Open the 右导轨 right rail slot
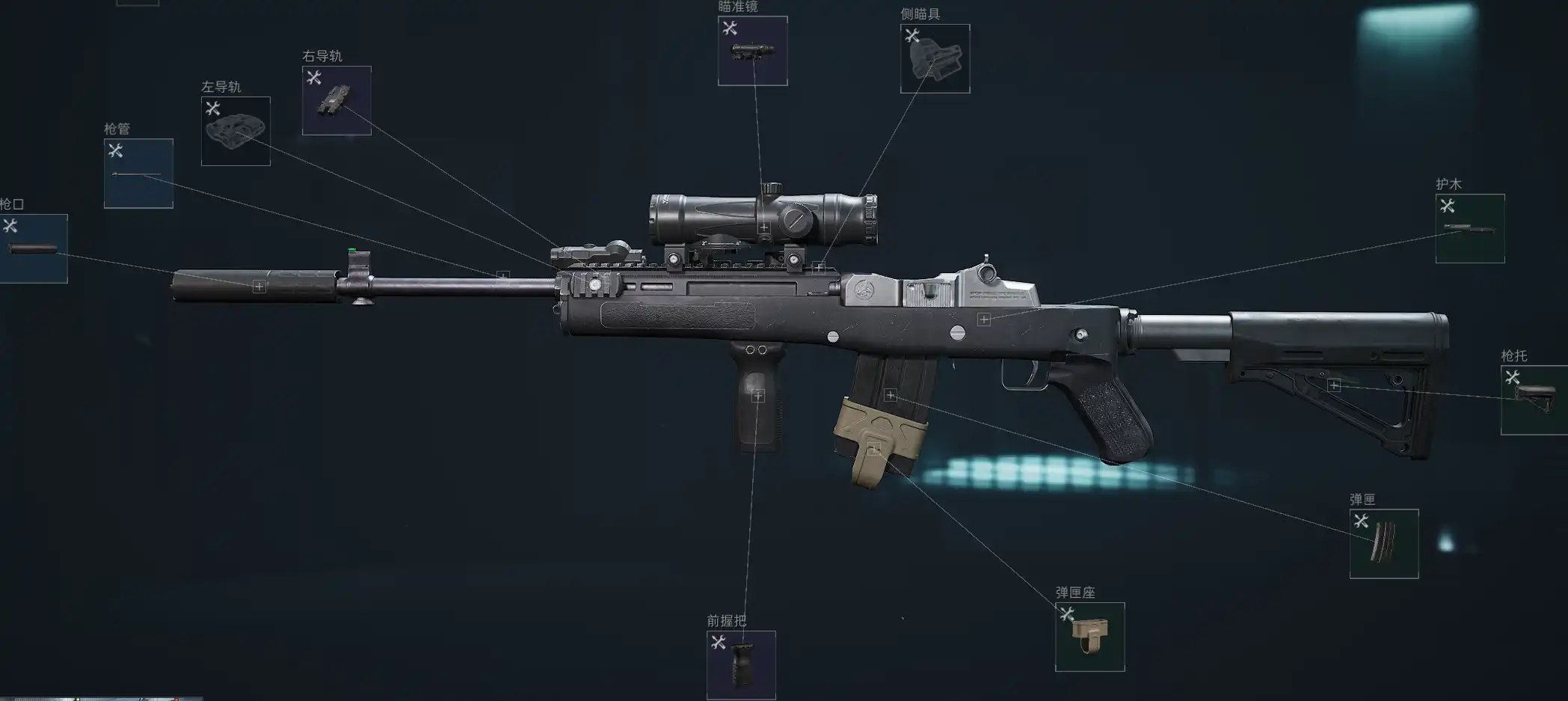 coord(336,100)
